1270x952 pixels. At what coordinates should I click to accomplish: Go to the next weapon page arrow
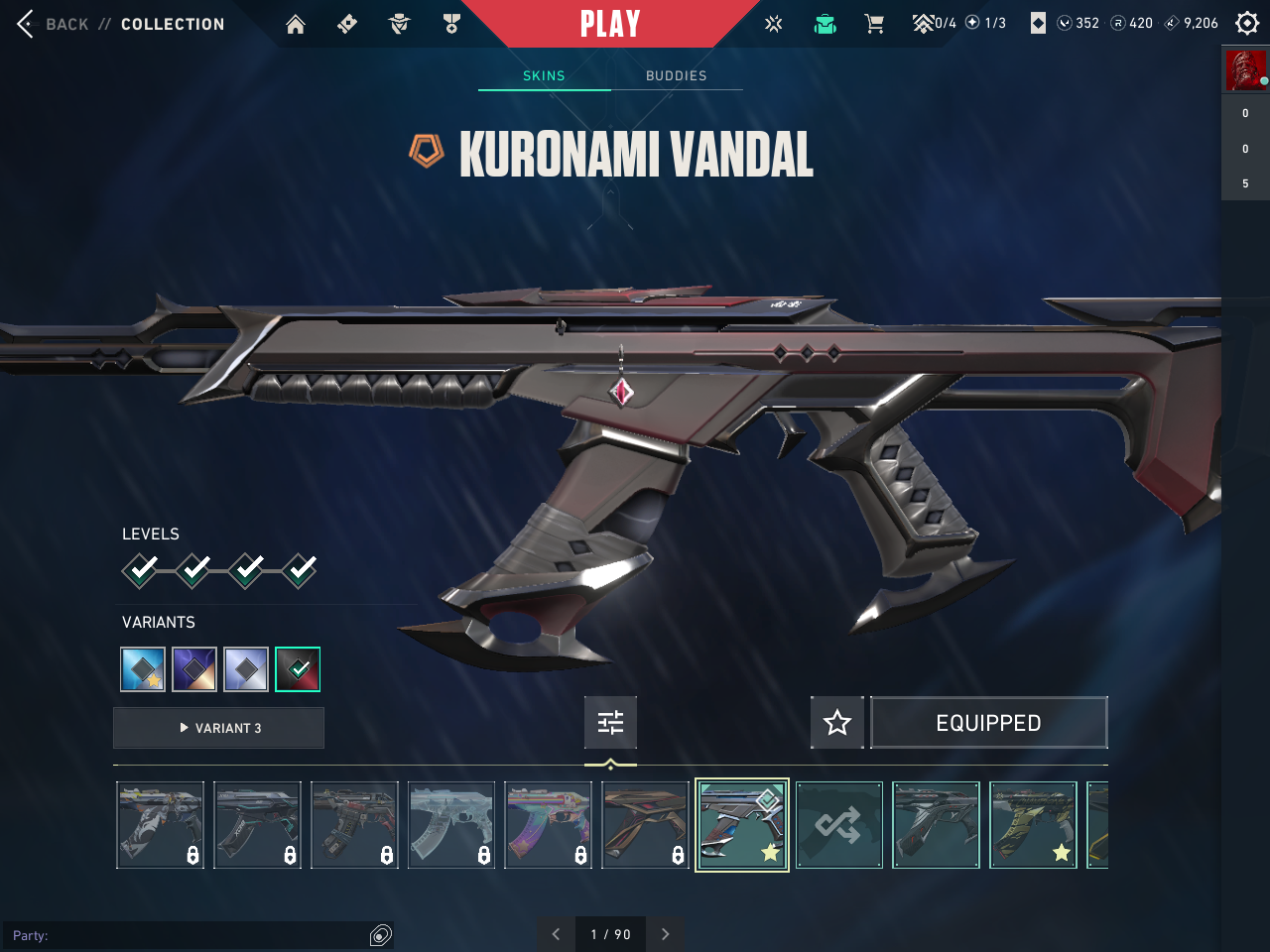[666, 934]
